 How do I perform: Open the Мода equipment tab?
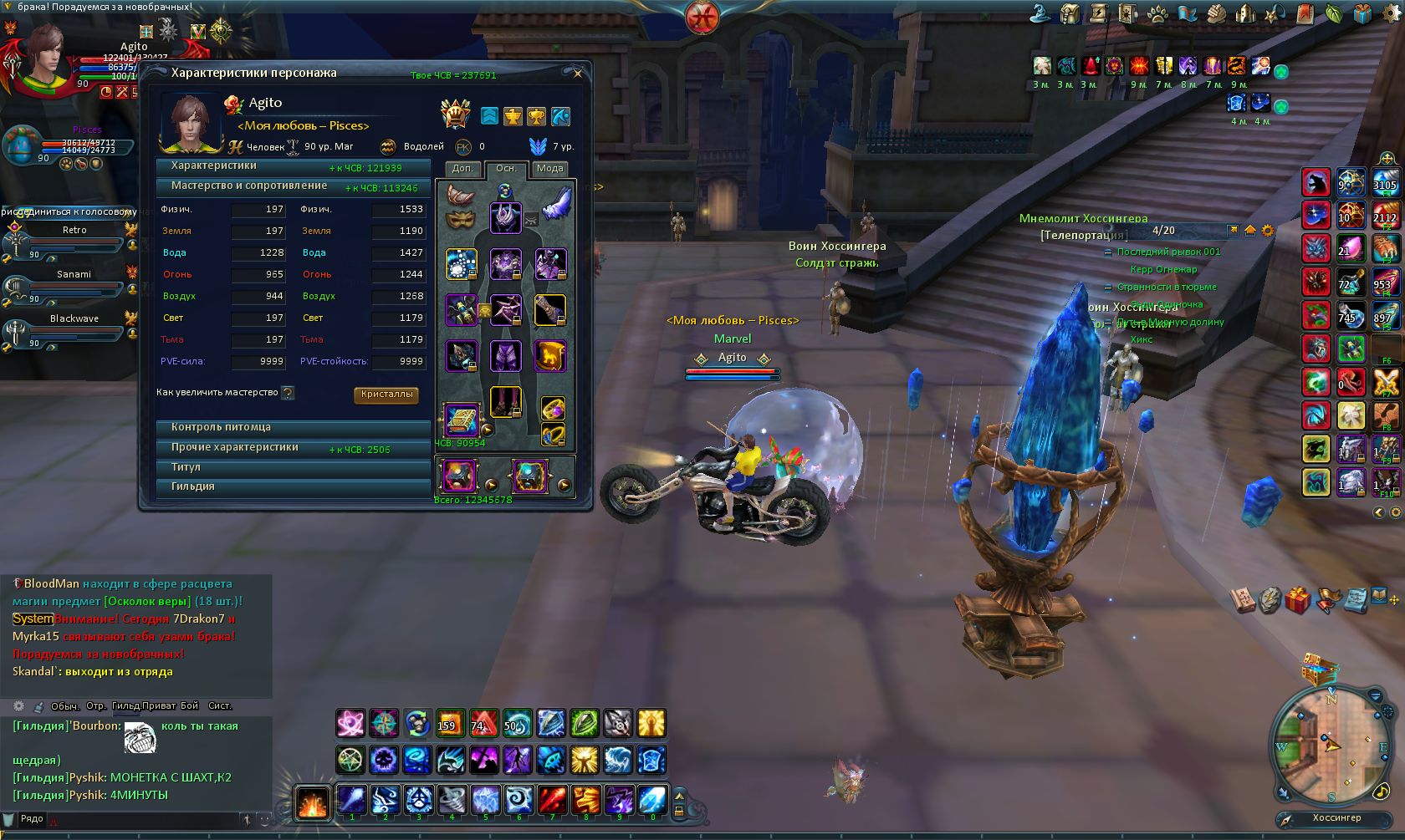click(x=549, y=169)
